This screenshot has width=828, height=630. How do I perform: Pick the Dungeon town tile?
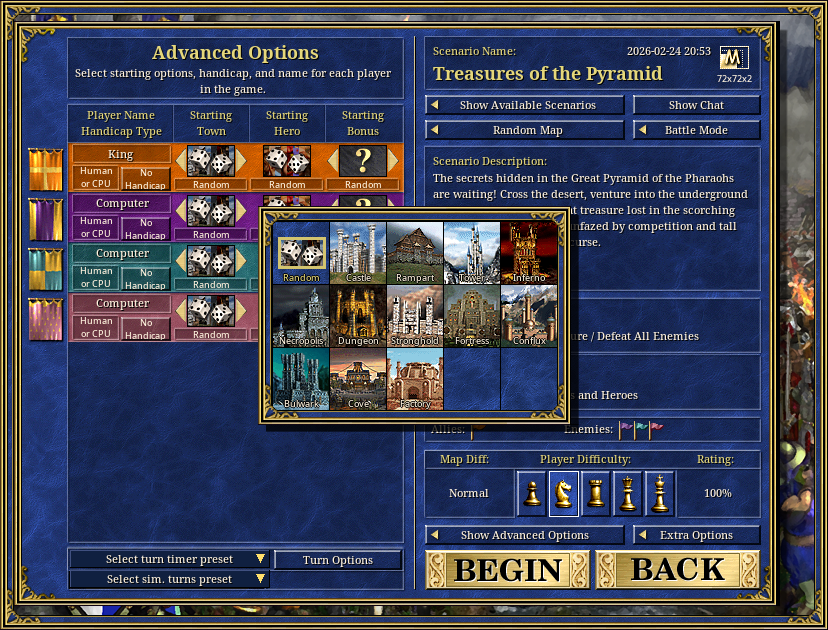point(358,316)
